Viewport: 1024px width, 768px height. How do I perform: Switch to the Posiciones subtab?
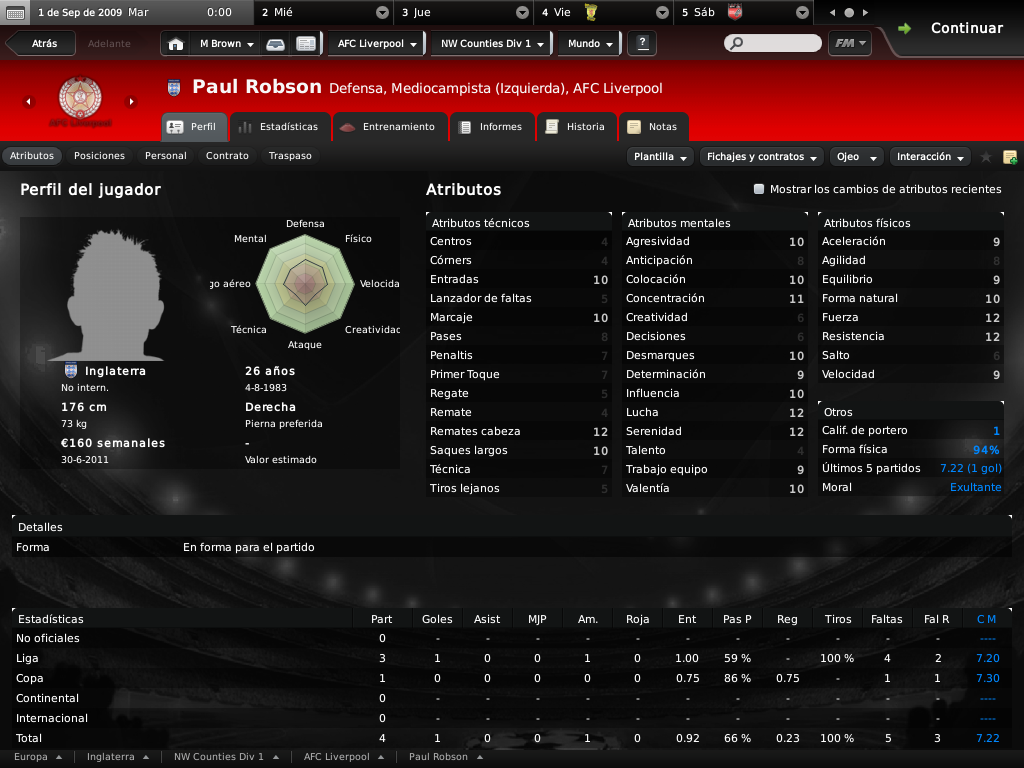(x=99, y=156)
